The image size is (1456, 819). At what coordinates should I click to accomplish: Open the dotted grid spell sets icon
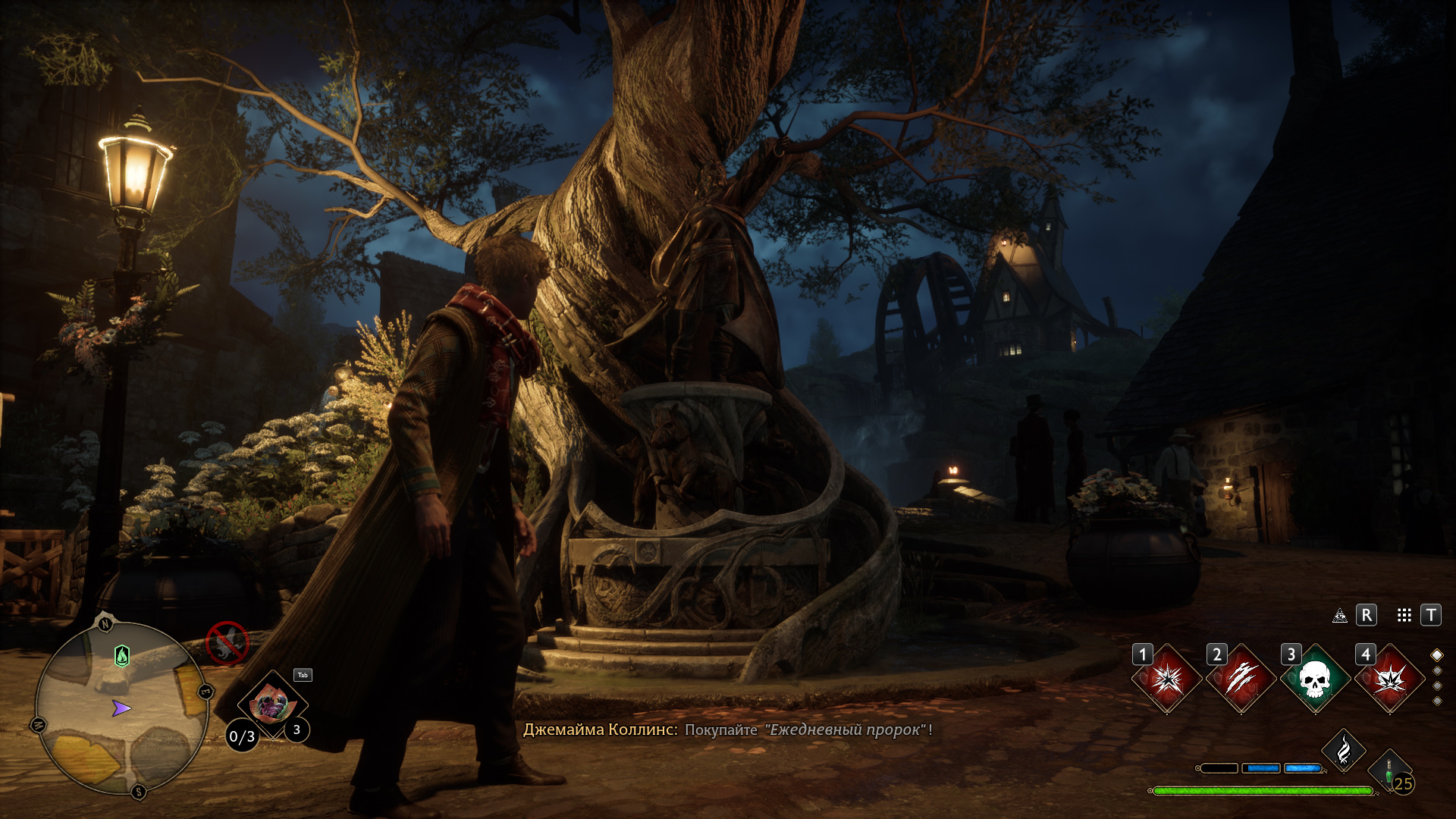(x=1404, y=615)
